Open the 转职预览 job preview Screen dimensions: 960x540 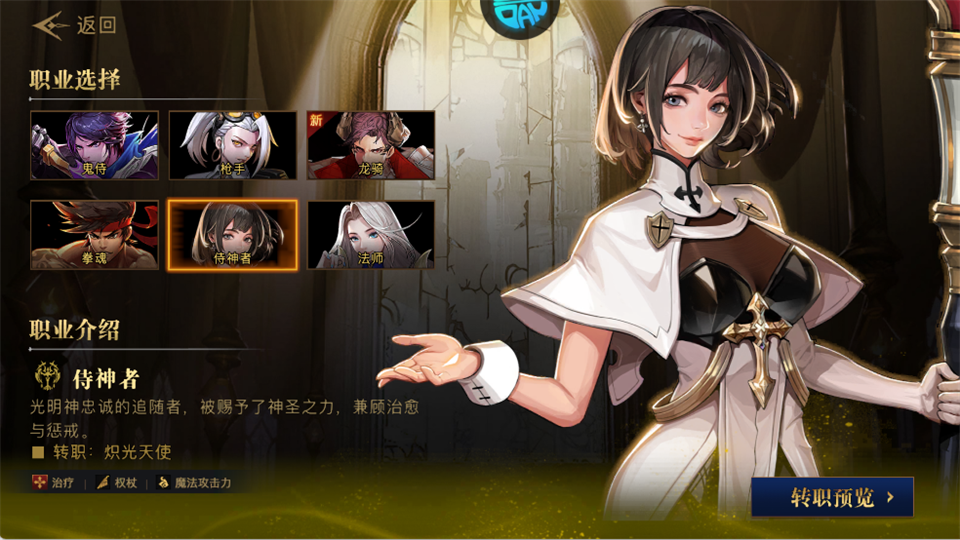click(x=832, y=496)
